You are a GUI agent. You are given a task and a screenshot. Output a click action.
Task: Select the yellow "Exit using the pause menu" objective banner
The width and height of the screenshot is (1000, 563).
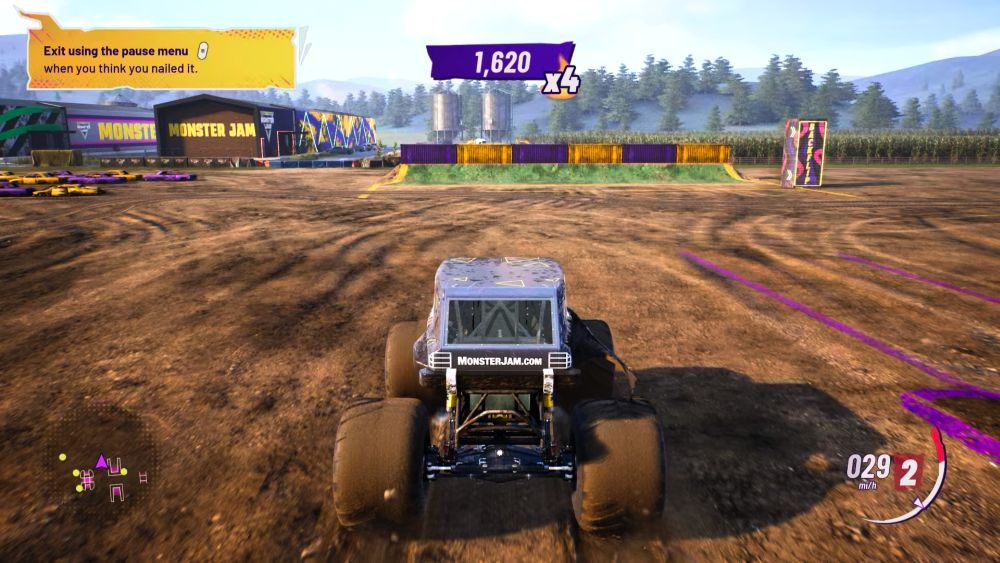161,57
